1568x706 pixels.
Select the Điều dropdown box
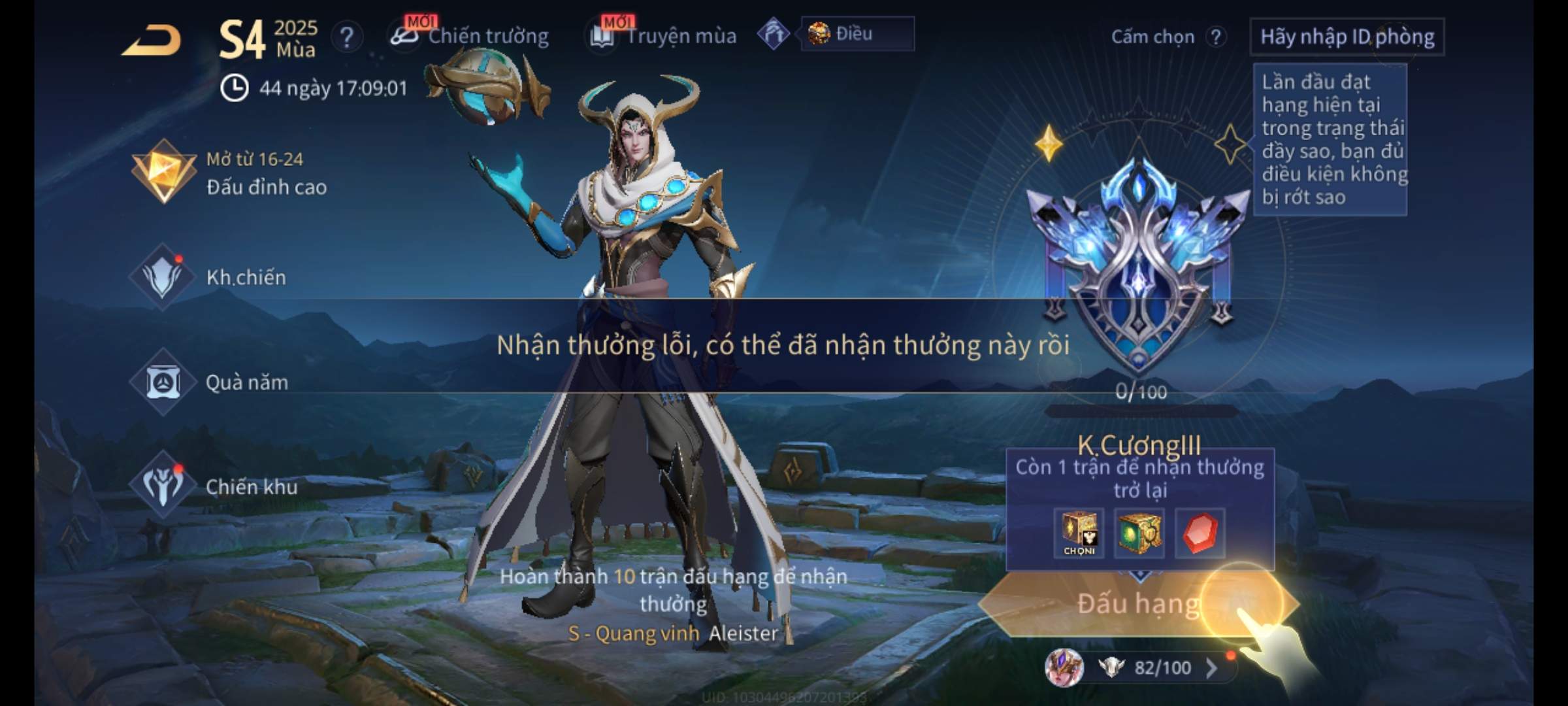(857, 34)
